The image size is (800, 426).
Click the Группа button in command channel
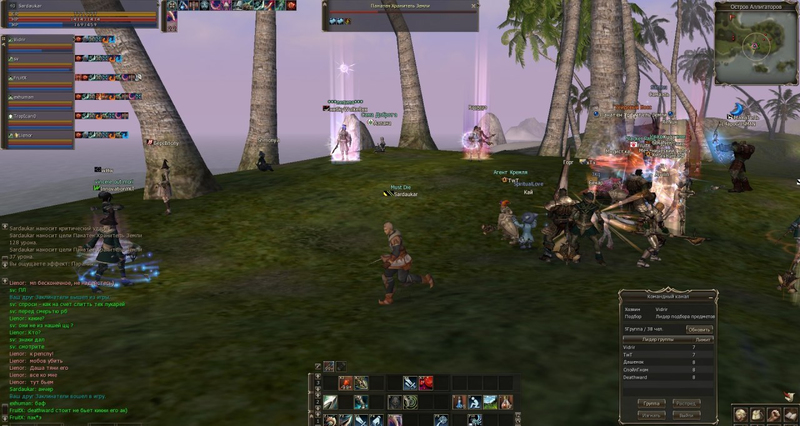(650, 403)
